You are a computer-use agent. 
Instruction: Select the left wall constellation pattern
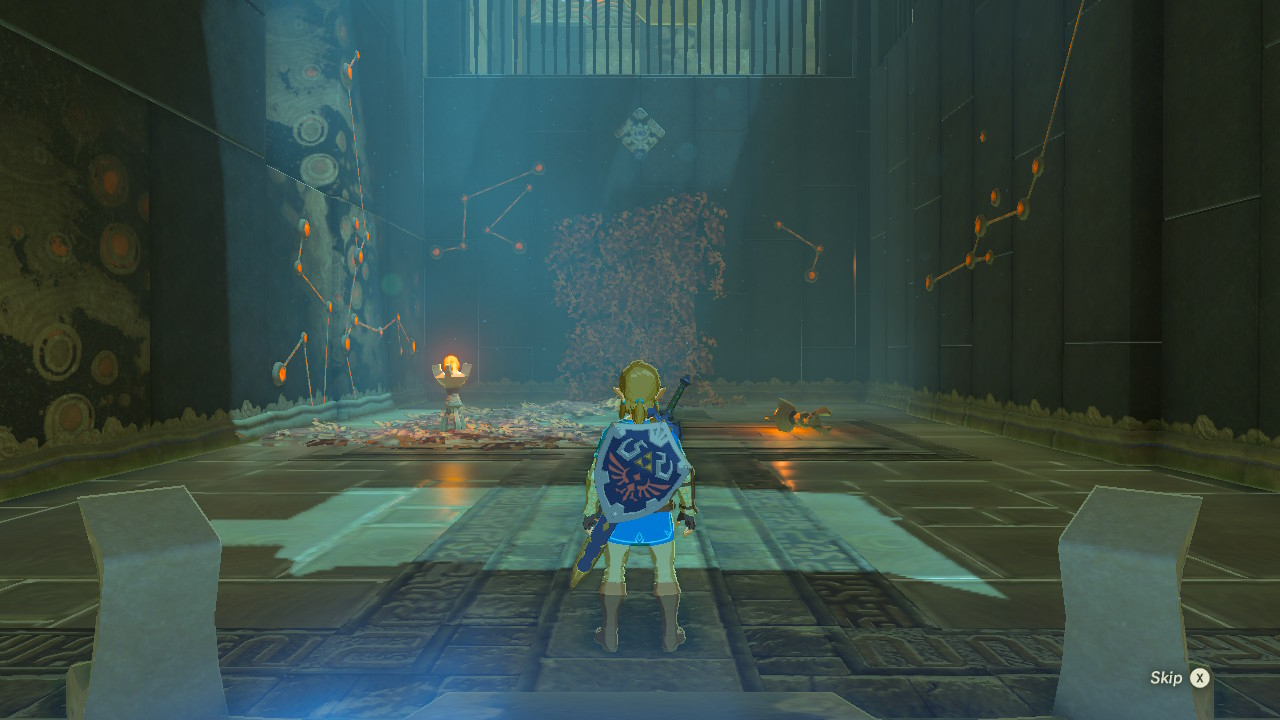coord(340,270)
